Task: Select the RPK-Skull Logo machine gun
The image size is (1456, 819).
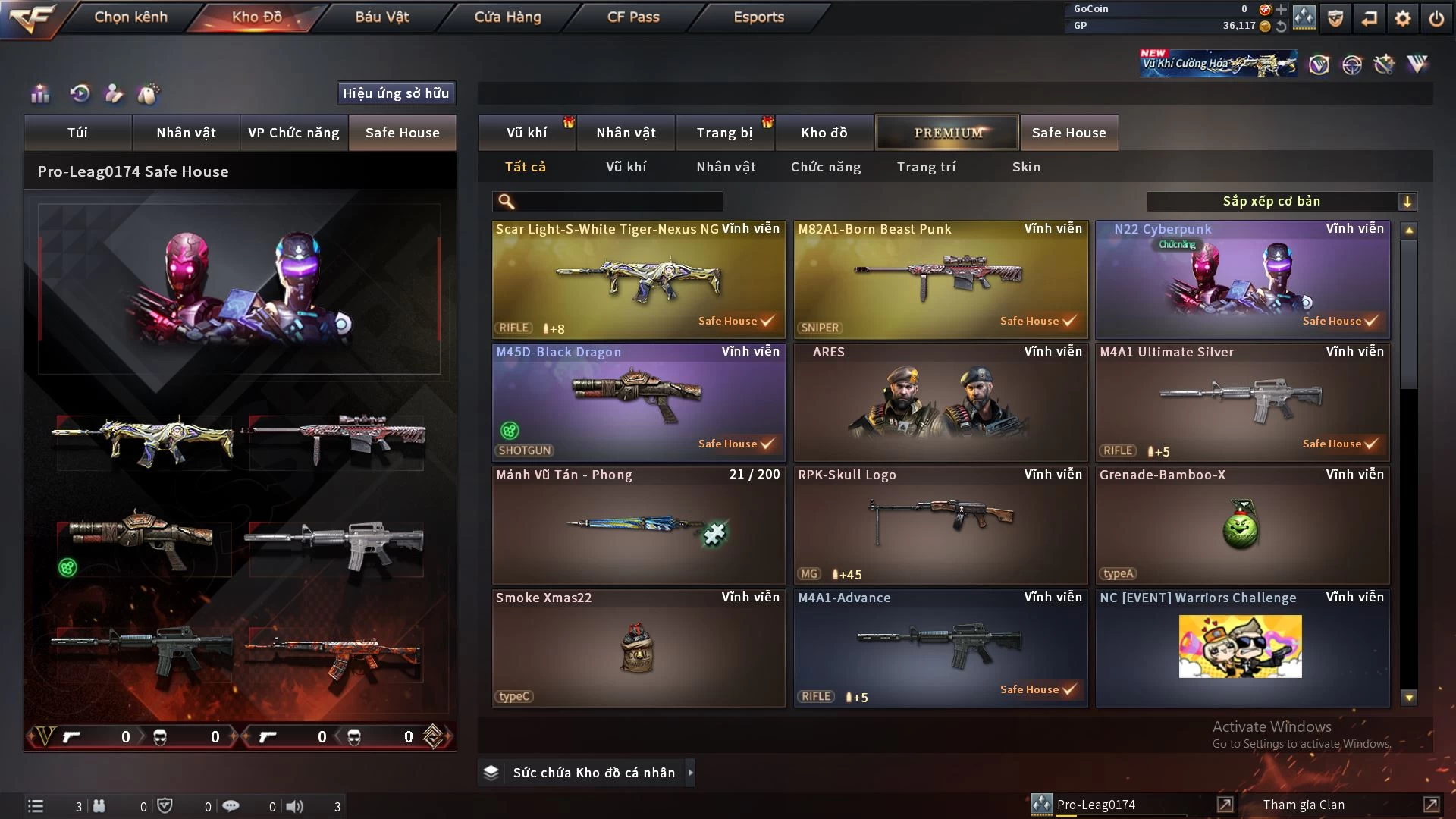Action: pos(940,525)
